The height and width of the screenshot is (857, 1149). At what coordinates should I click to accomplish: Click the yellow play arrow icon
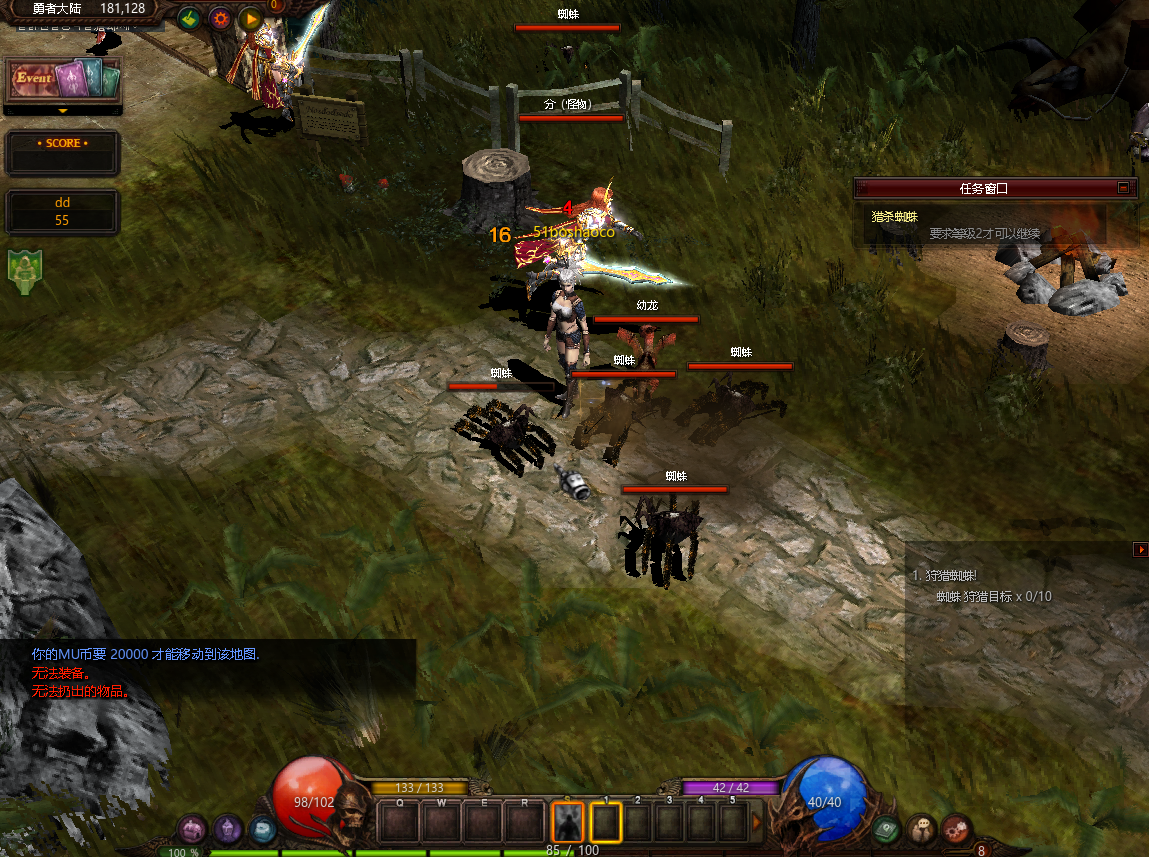tap(250, 18)
